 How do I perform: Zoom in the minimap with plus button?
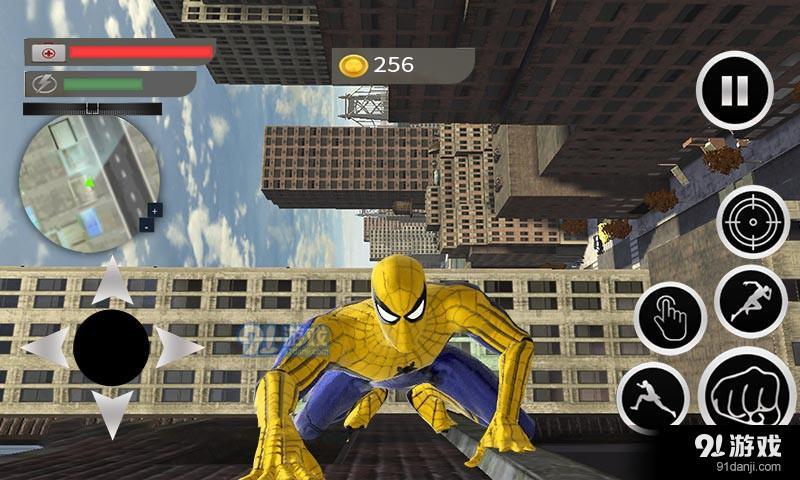155,210
